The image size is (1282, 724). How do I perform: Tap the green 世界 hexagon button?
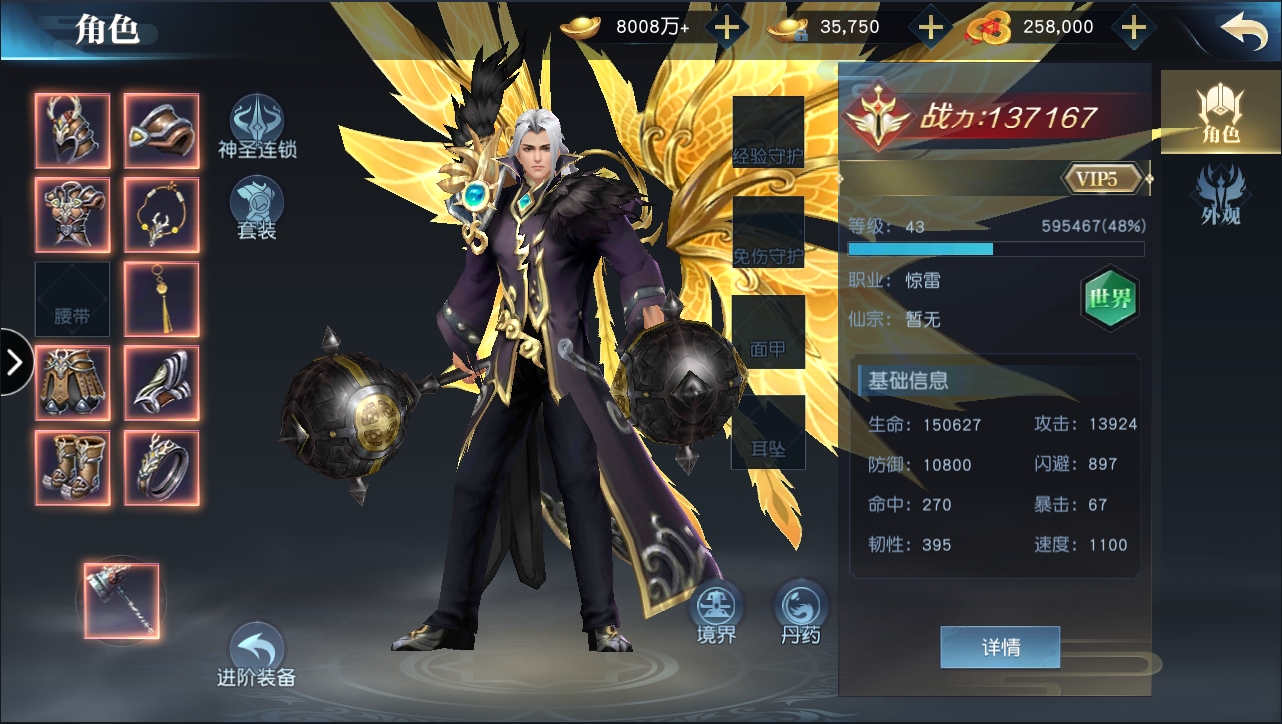coord(1110,298)
